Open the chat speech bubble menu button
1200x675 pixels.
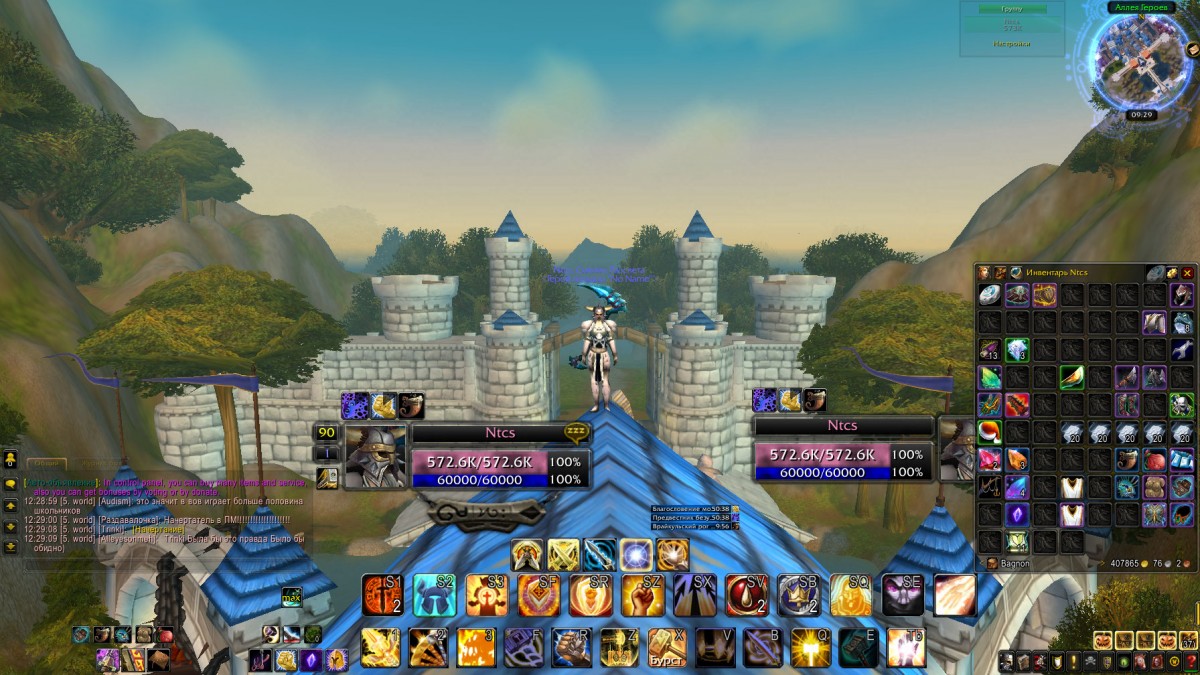10,484
